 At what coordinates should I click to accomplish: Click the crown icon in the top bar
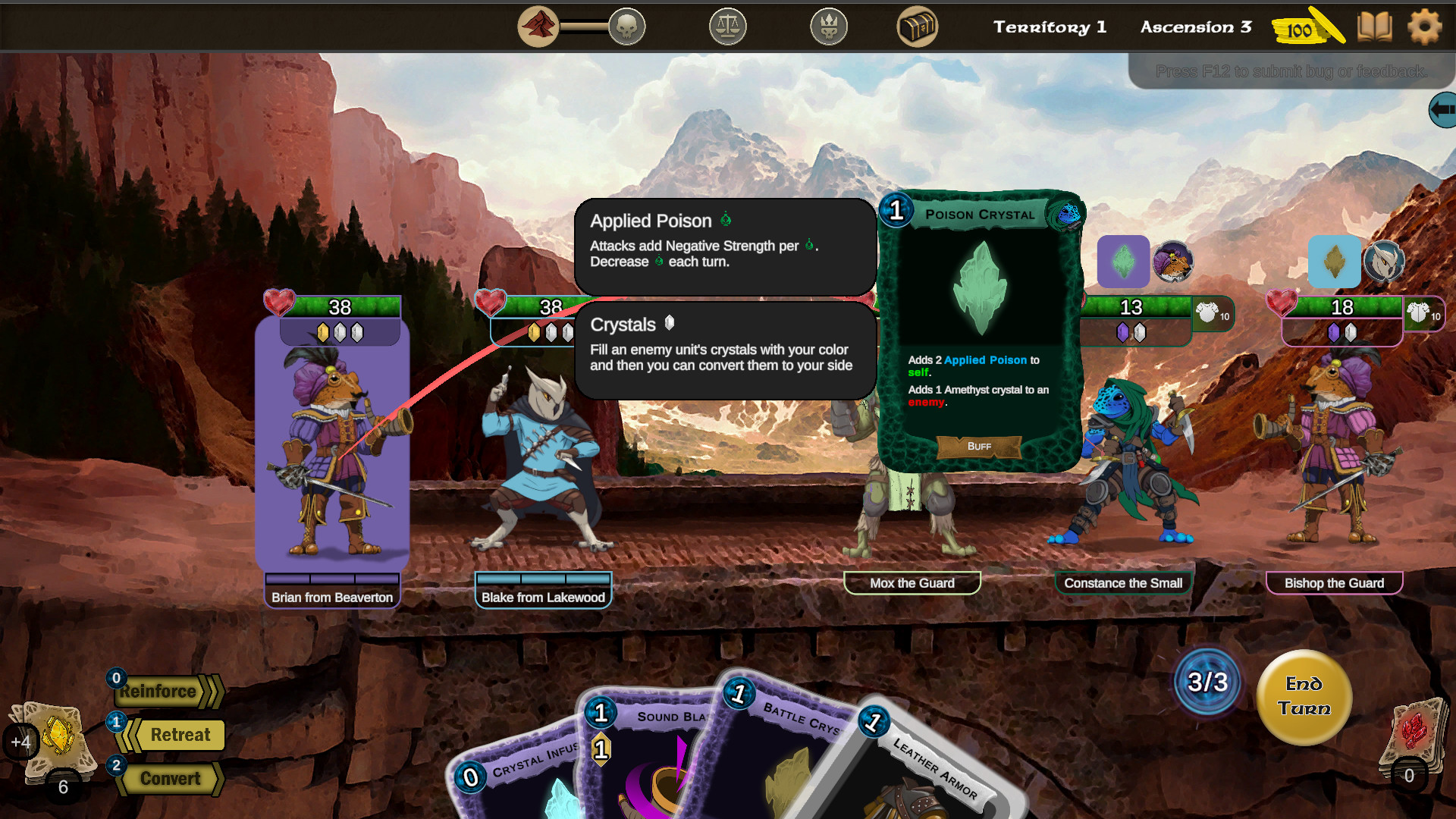pos(828,26)
